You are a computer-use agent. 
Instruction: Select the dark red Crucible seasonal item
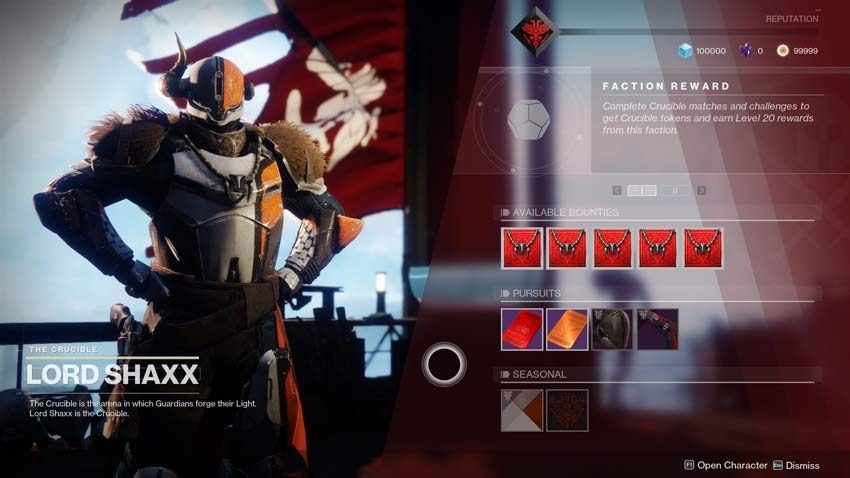click(567, 410)
